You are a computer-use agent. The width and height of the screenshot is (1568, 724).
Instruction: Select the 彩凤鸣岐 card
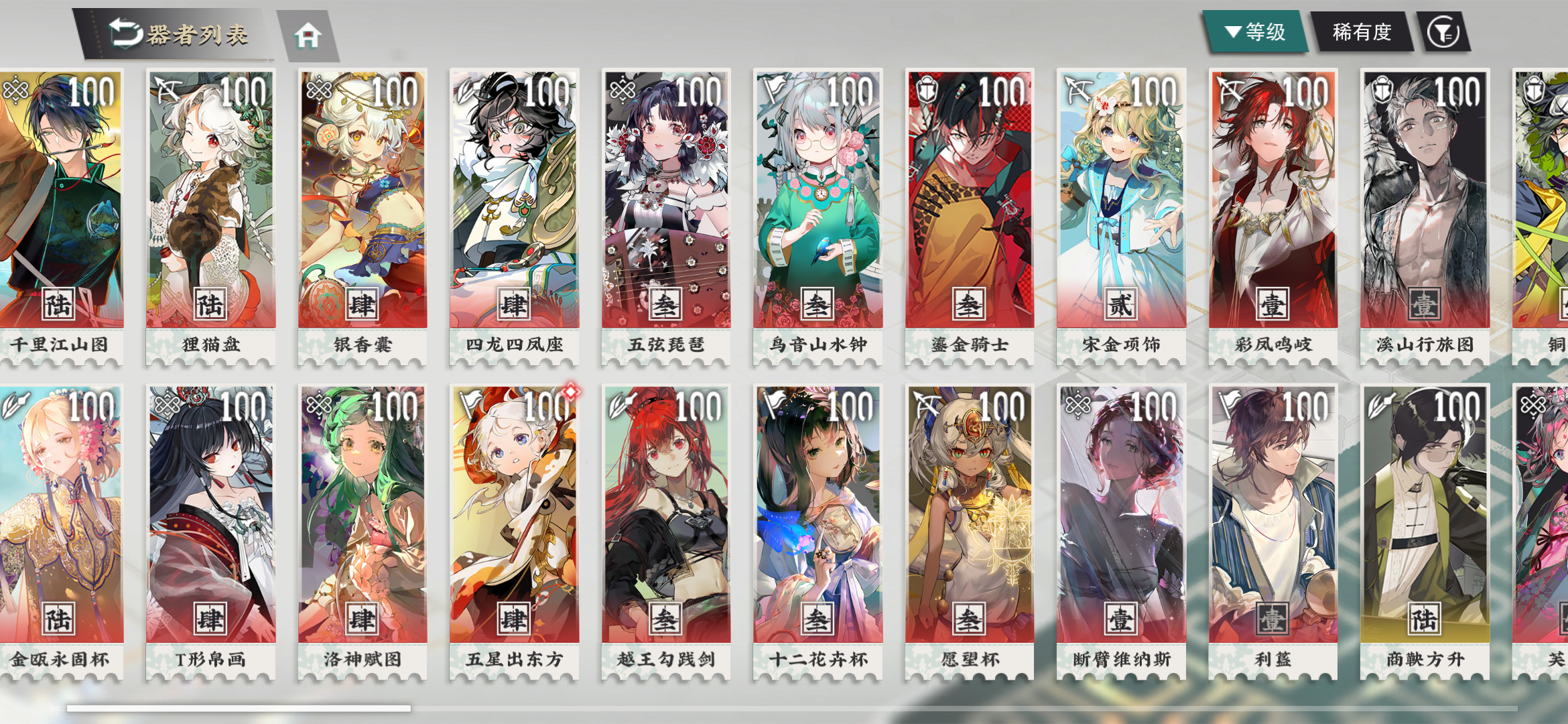pos(1274,201)
